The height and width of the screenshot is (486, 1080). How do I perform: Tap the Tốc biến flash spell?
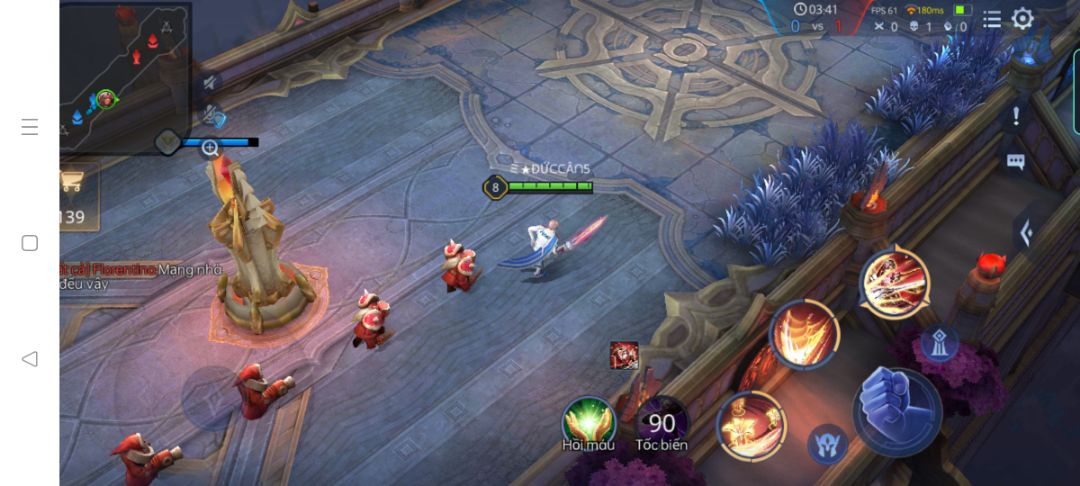661,422
